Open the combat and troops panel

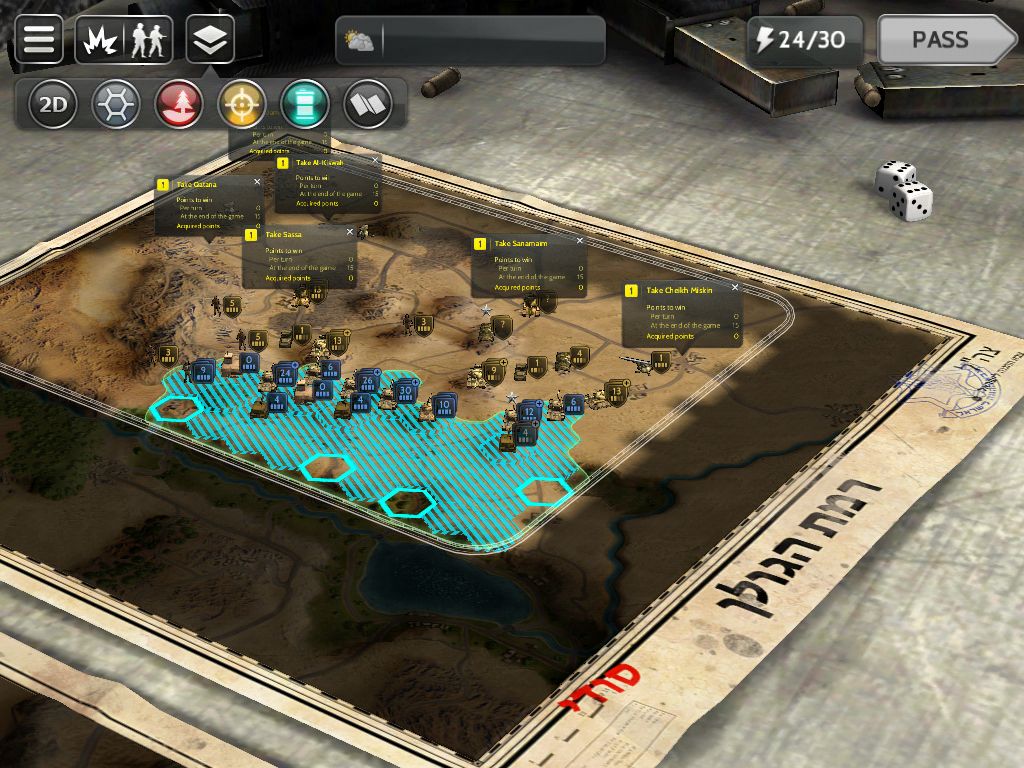(x=124, y=40)
